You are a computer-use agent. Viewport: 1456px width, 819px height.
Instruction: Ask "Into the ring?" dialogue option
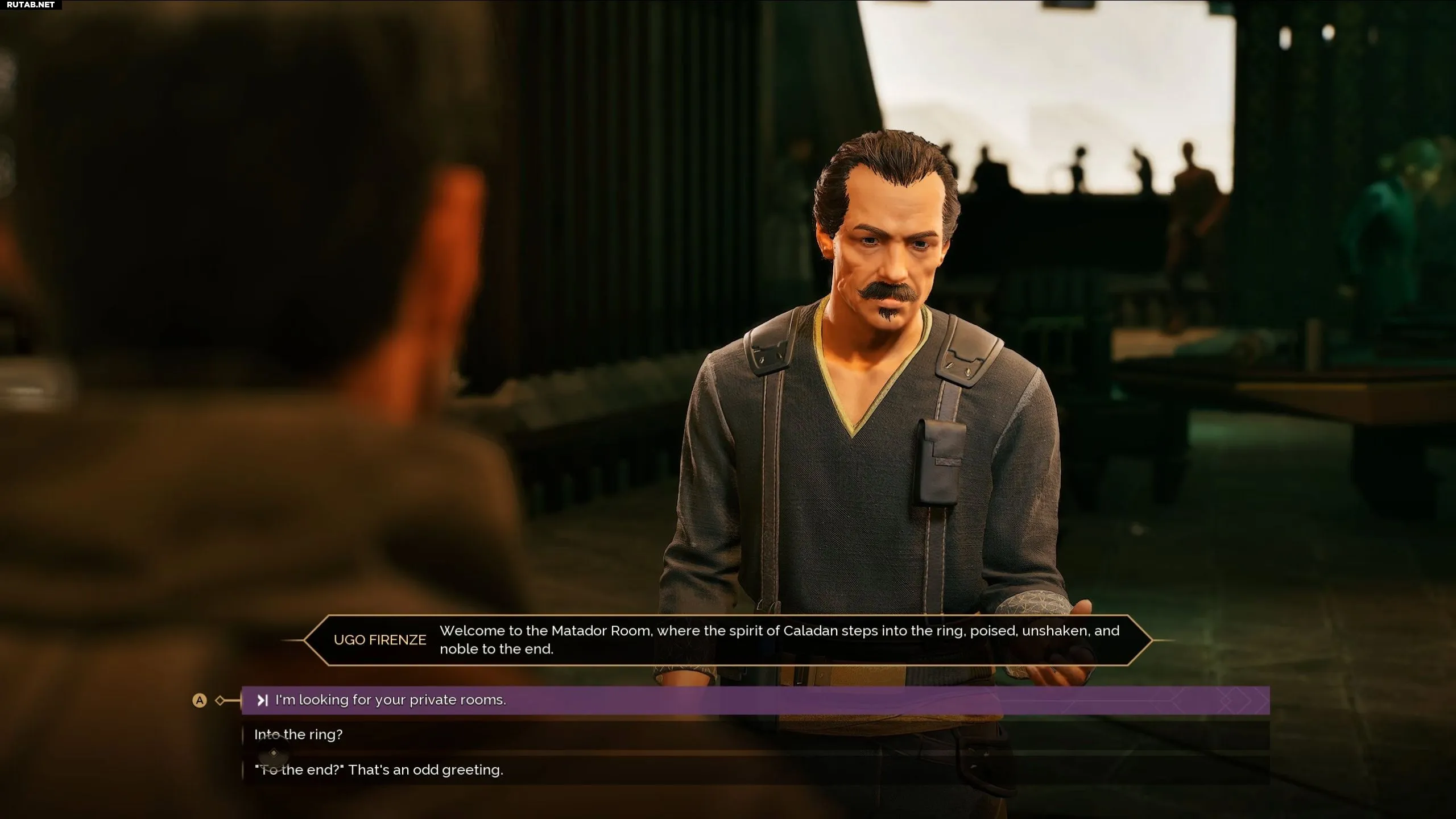coord(299,735)
